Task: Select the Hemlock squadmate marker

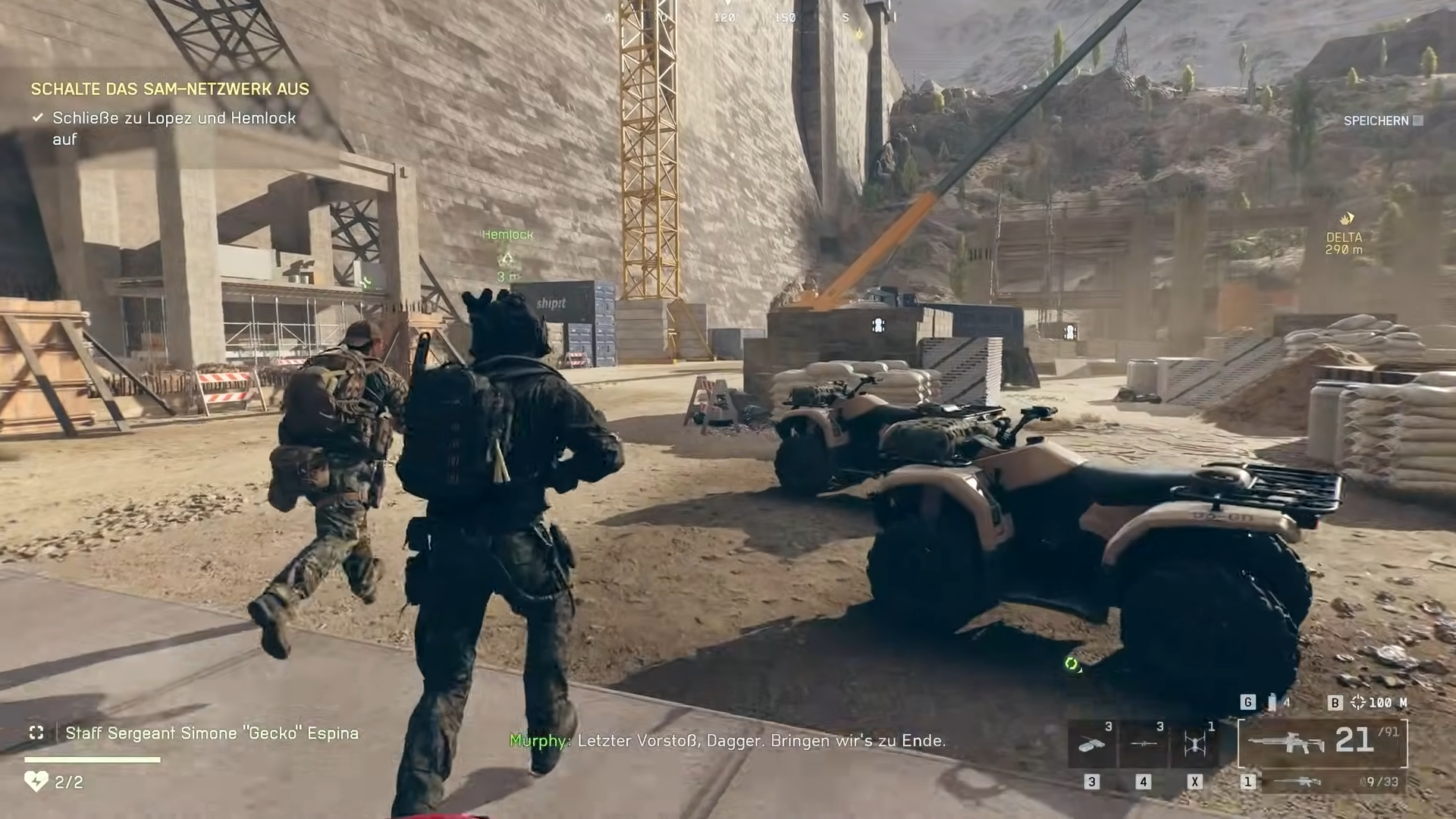Action: tap(507, 259)
